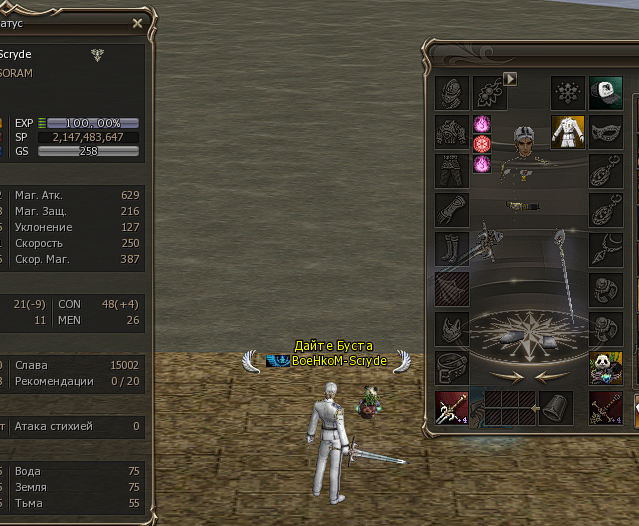The width and height of the screenshot is (639, 526).
Task: Click the topmost pink flame augment icon
Action: point(481,124)
